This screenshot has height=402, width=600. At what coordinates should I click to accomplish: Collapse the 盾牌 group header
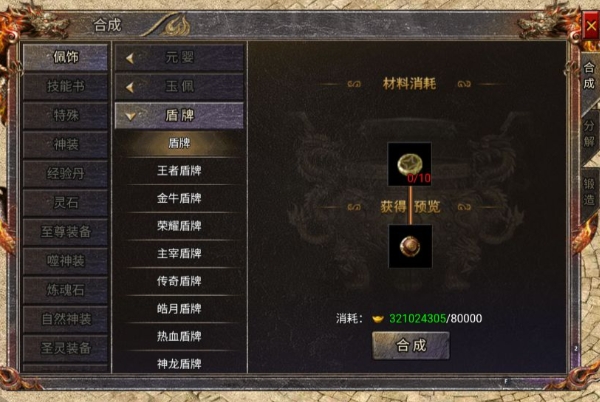[179, 115]
